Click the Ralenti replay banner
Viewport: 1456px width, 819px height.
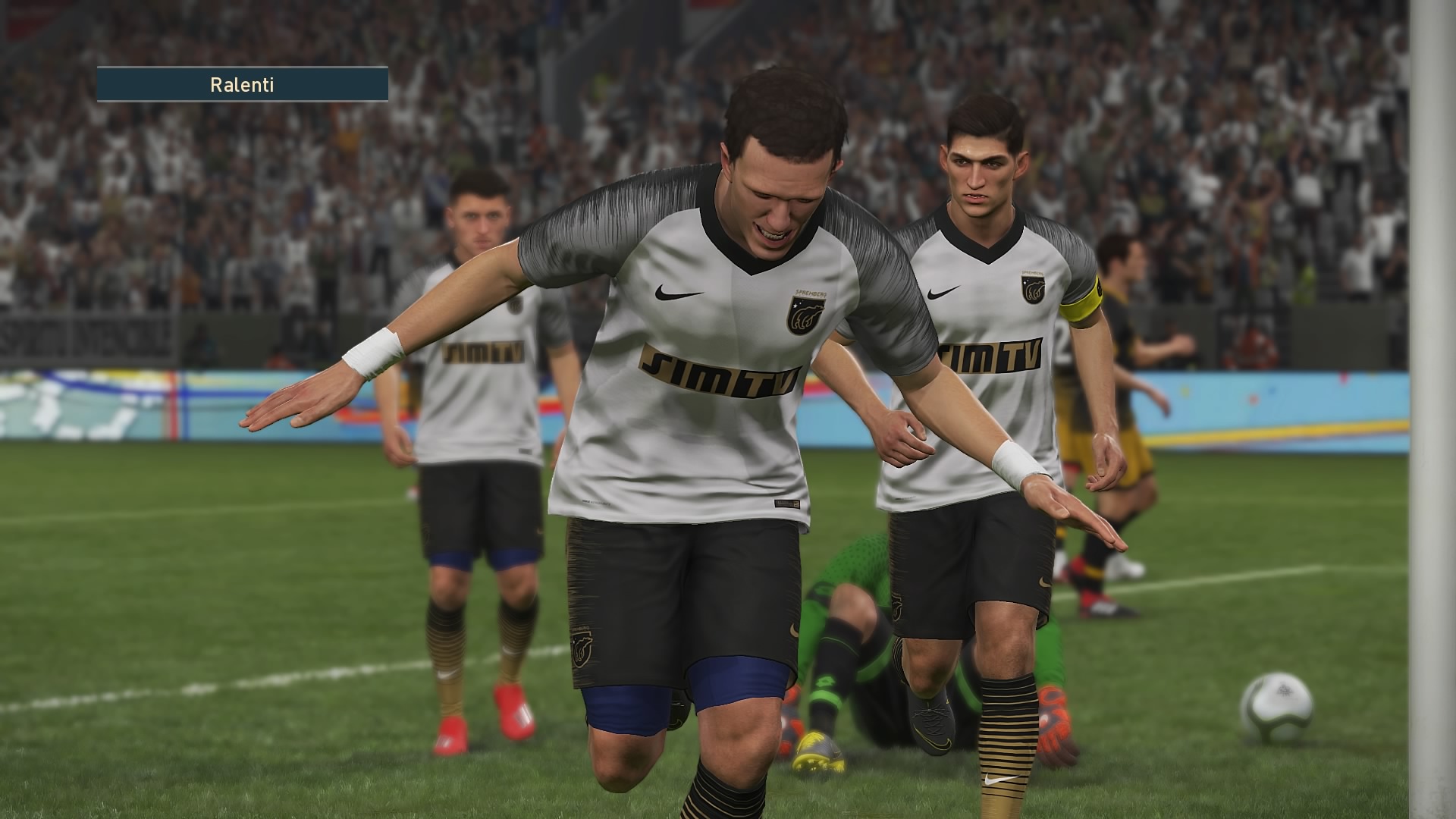pos(242,84)
